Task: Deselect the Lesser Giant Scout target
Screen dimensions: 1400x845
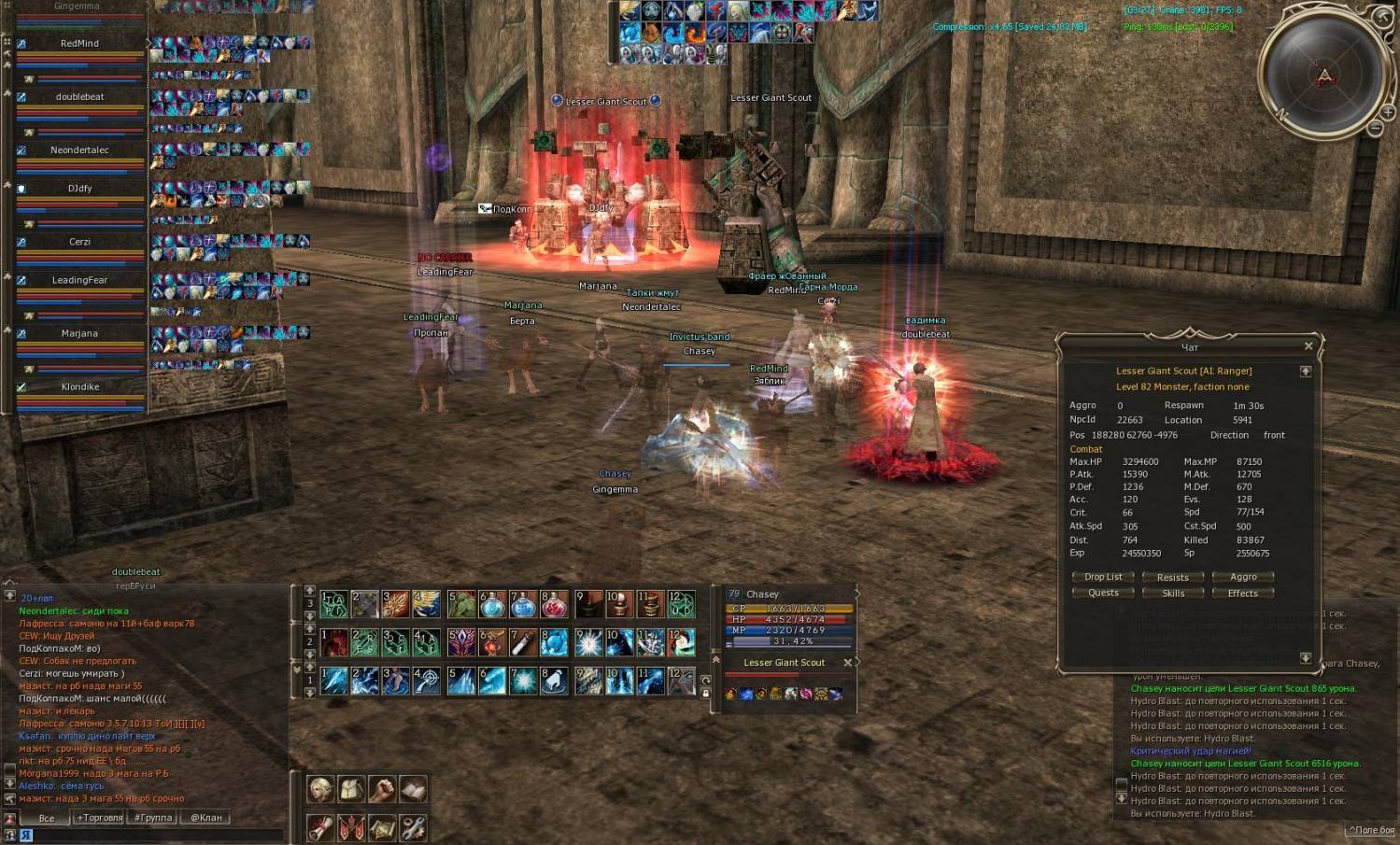Action: pyautogui.click(x=847, y=663)
